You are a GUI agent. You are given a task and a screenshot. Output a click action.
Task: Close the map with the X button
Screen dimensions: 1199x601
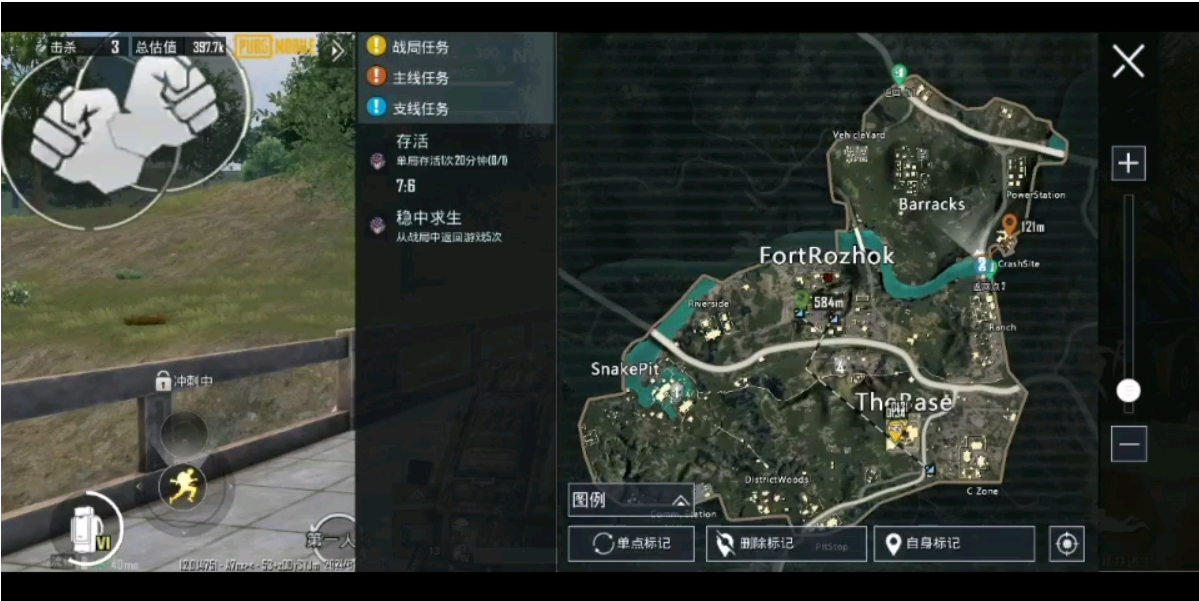pos(1128,62)
